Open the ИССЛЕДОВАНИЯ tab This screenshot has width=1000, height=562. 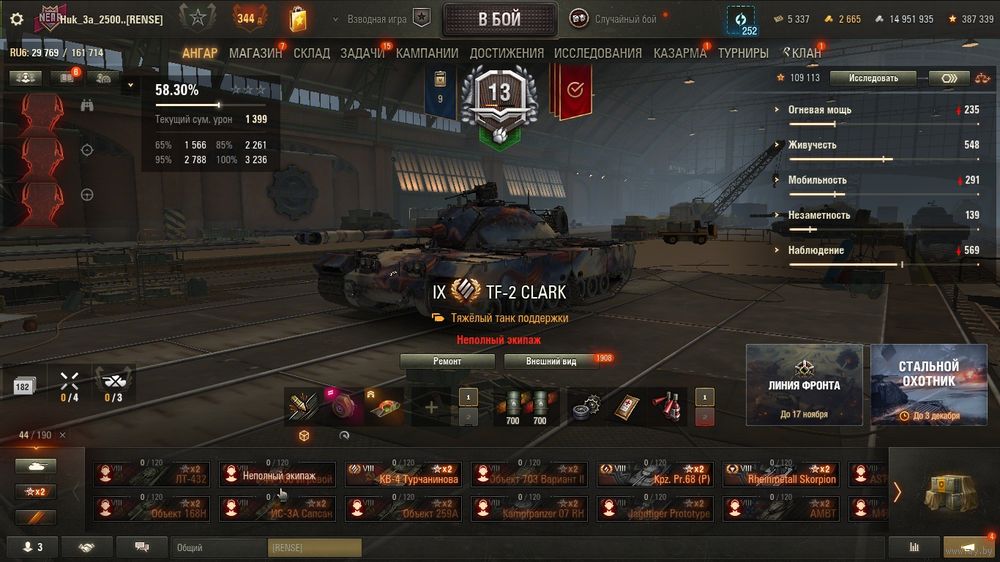598,53
